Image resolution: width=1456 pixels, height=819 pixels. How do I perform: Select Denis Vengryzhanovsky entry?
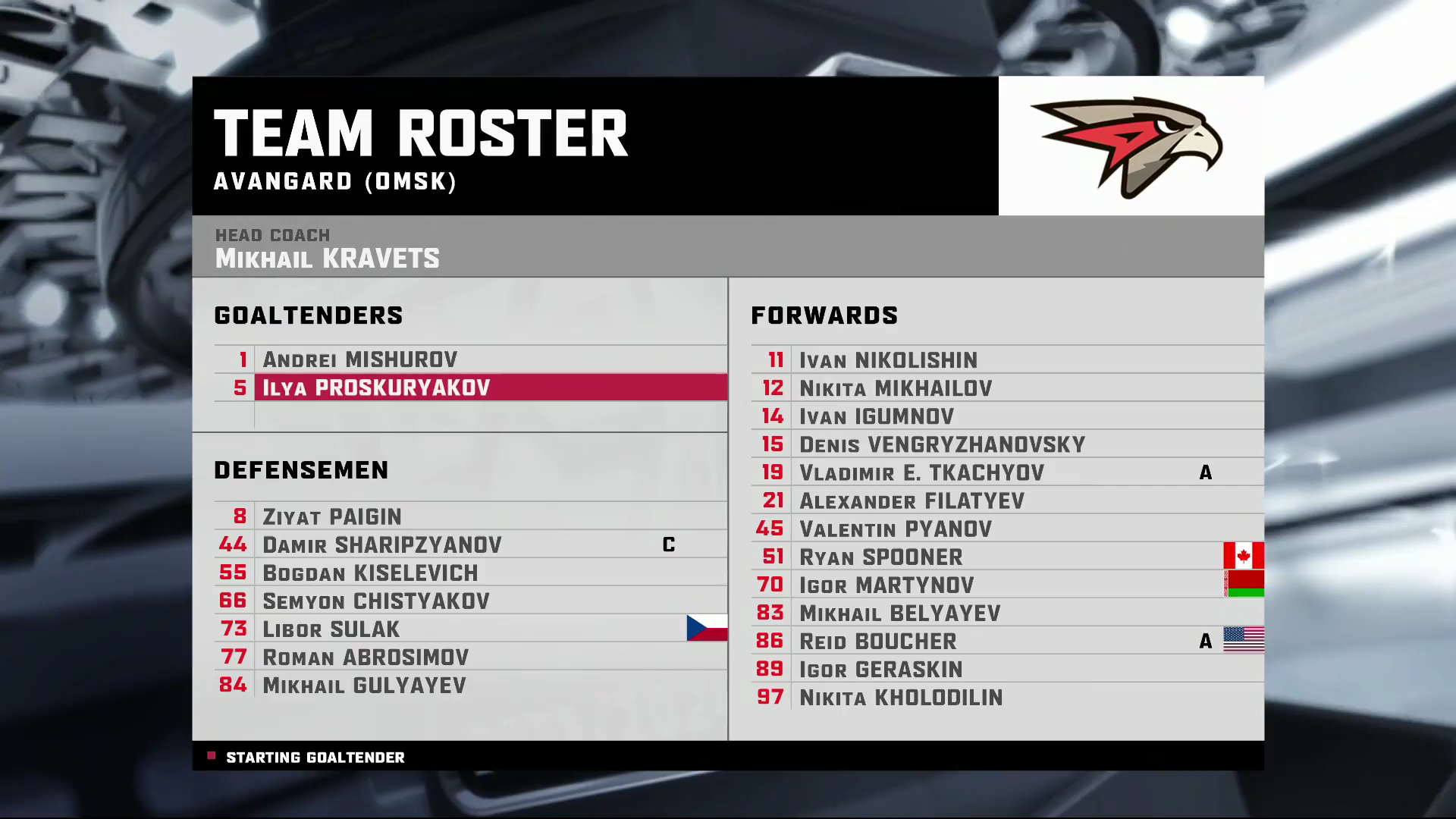(x=942, y=444)
